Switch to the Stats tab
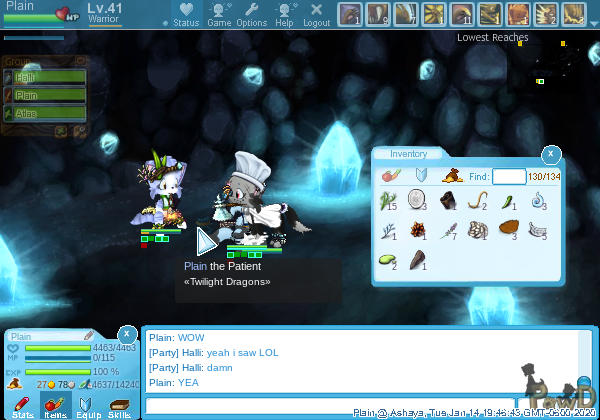The image size is (600, 420). [x=23, y=405]
